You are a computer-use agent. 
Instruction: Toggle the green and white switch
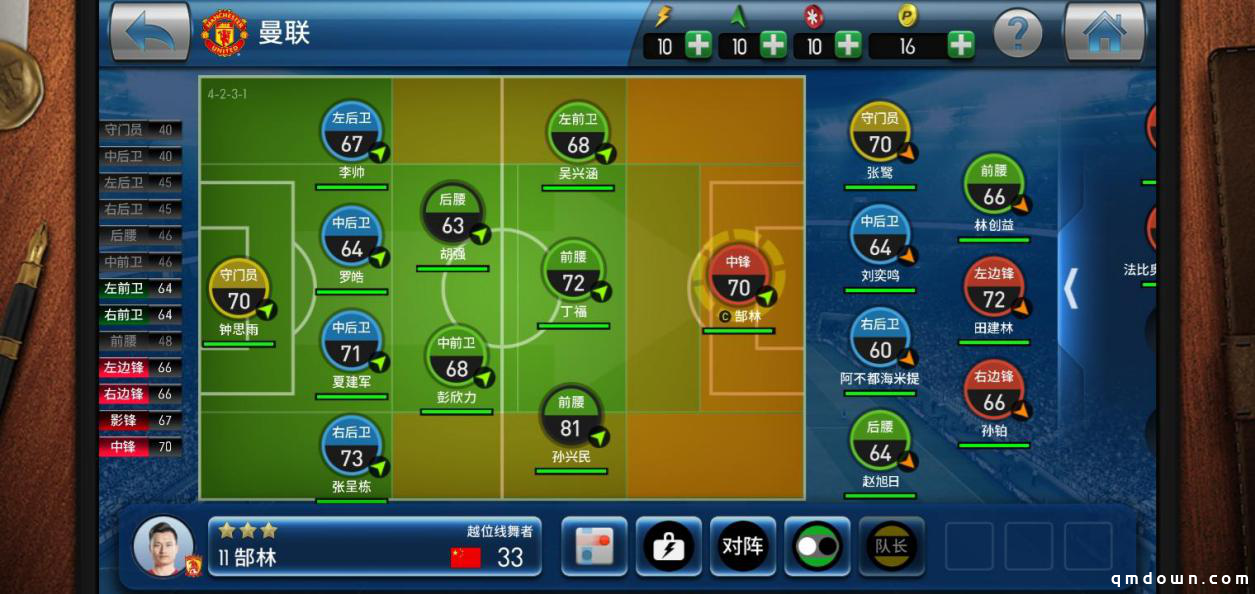tap(817, 546)
